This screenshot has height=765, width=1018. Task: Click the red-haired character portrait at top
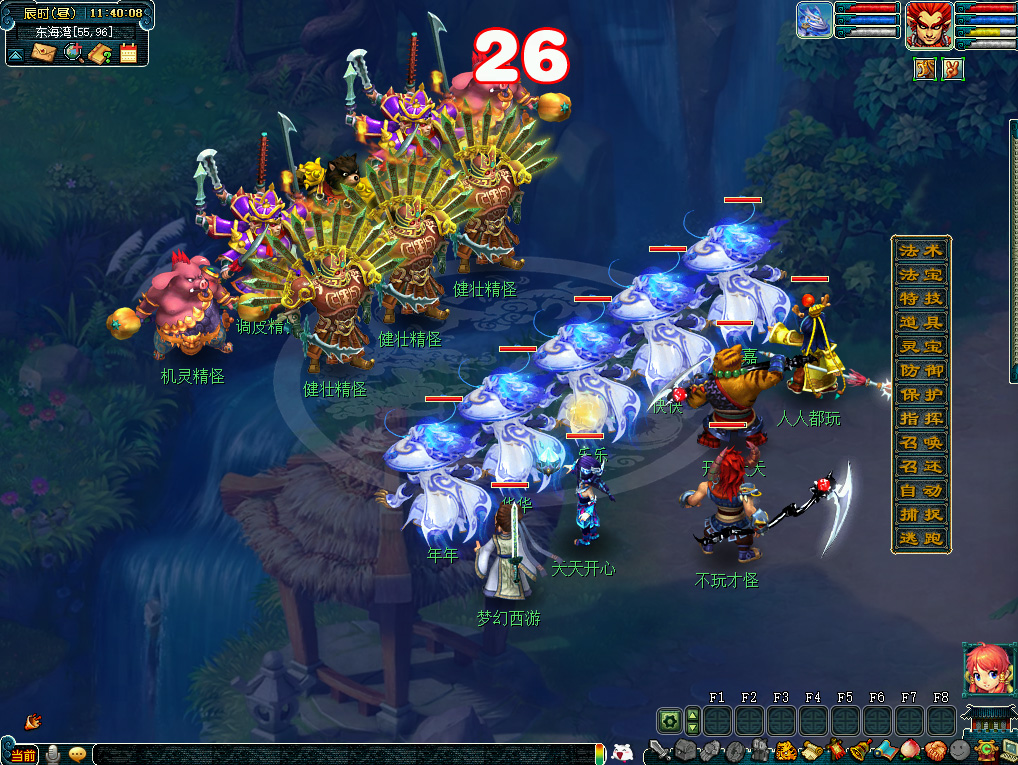tap(928, 25)
